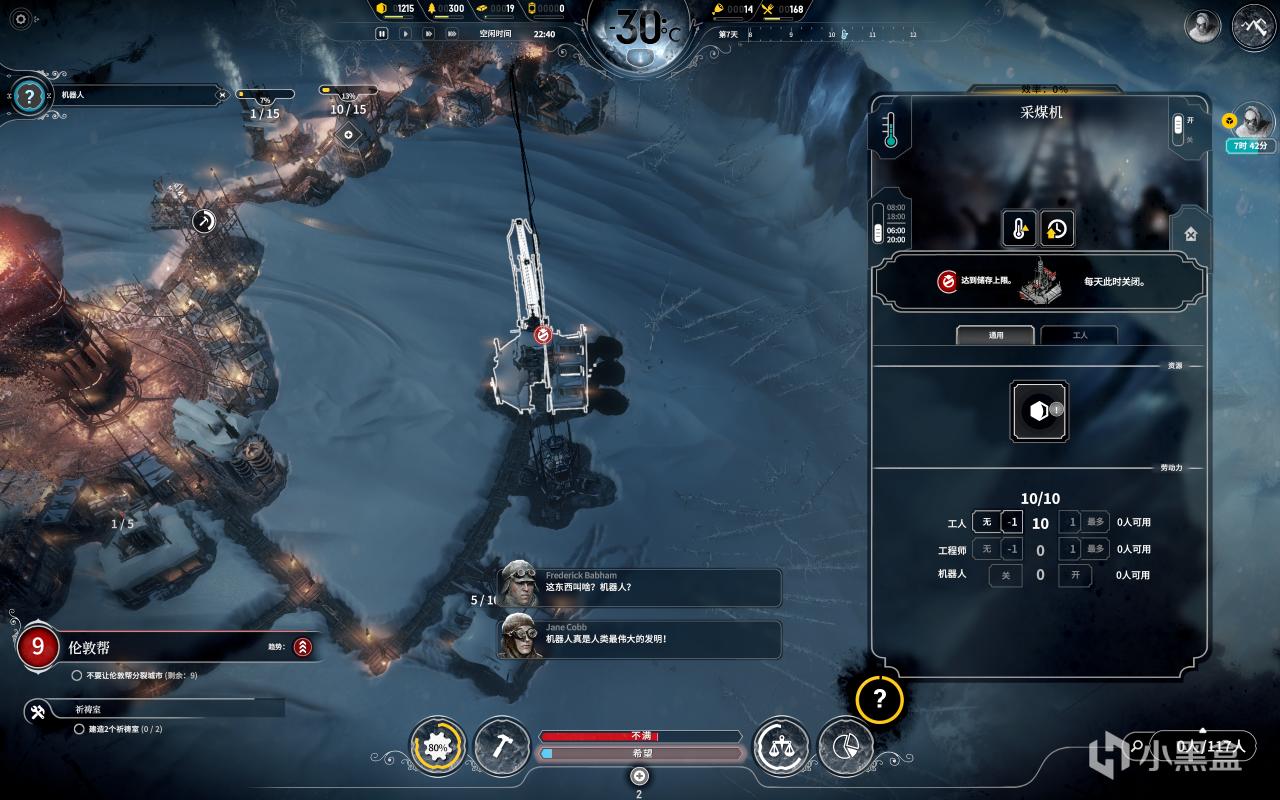Set game speed to triple fast-forward
Image resolution: width=1280 pixels, height=800 pixels.
pyautogui.click(x=452, y=33)
